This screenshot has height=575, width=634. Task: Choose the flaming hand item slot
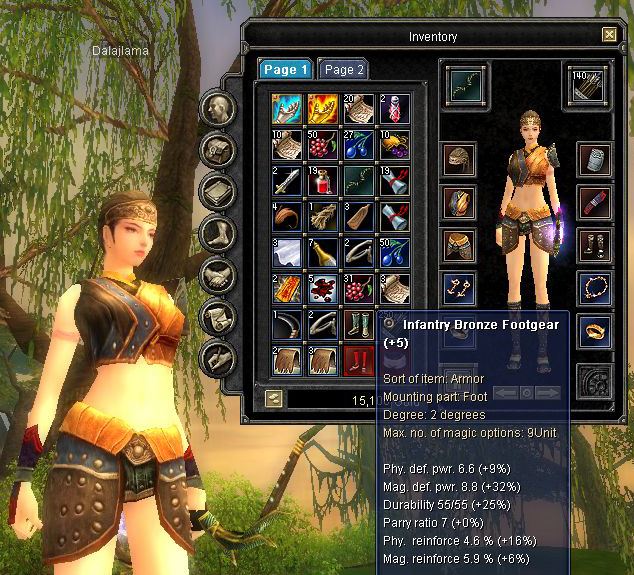click(x=323, y=108)
